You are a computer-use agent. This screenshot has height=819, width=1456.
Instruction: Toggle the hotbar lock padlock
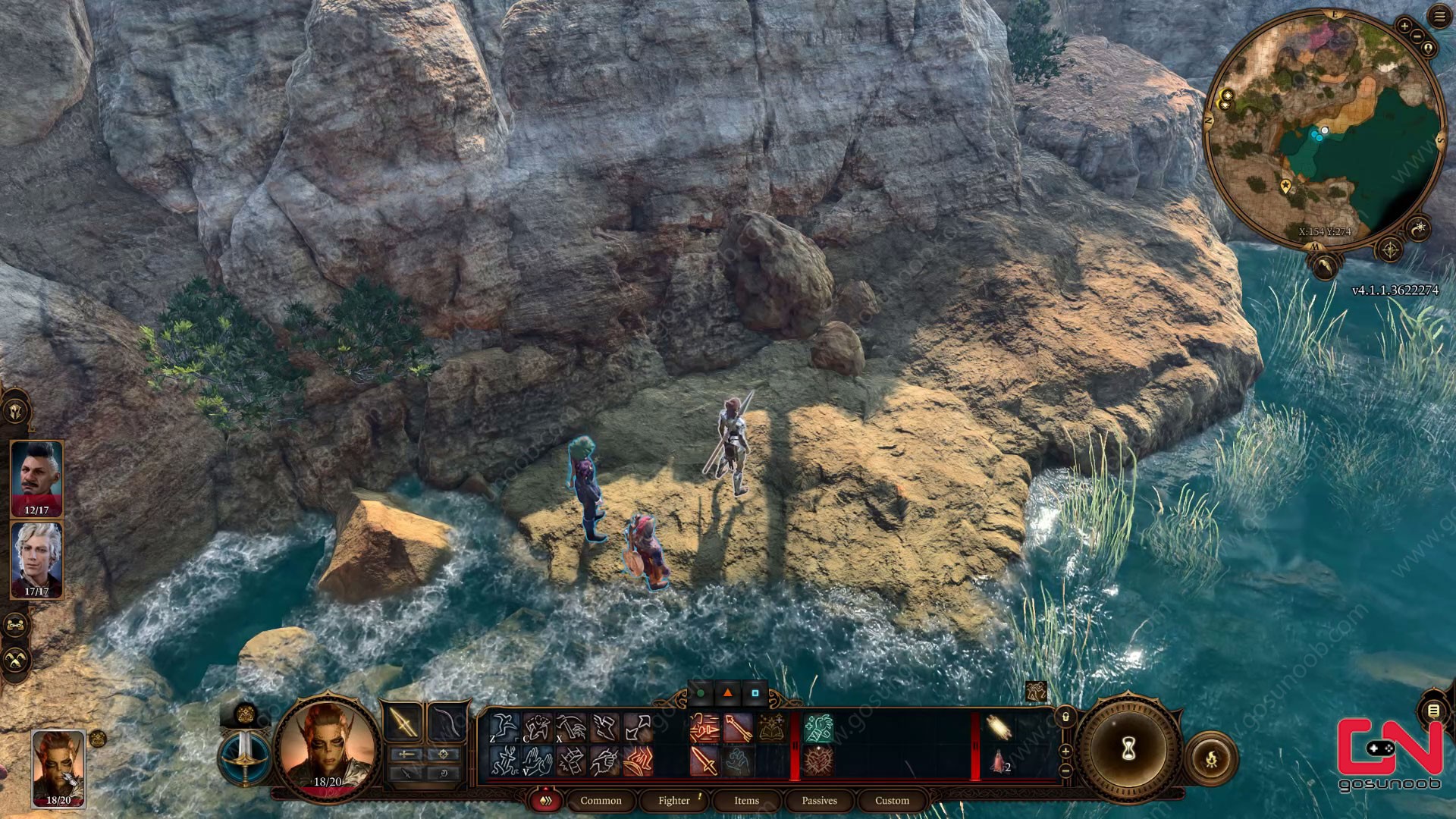tap(1065, 717)
